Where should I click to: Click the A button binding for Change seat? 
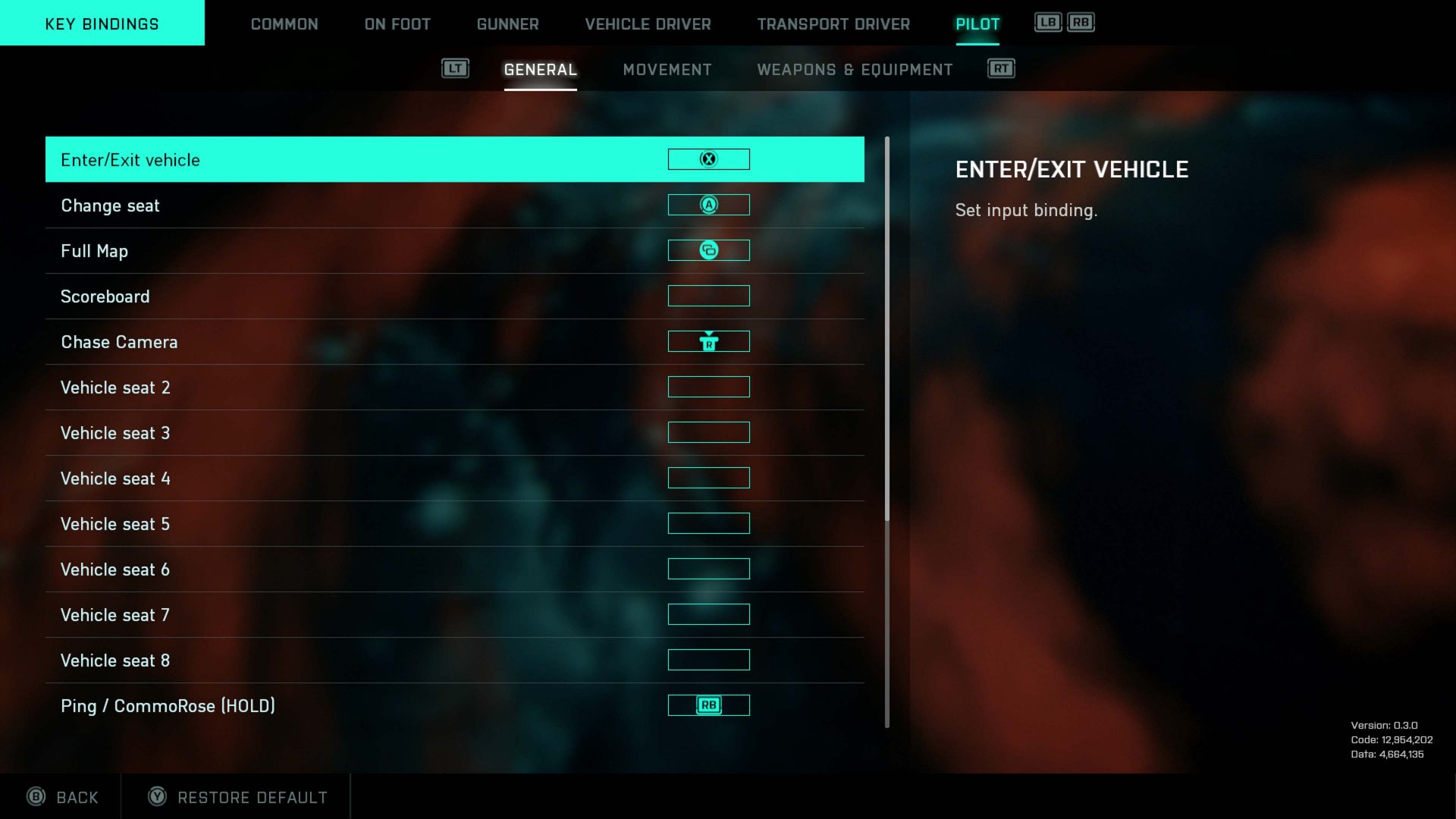(x=708, y=205)
